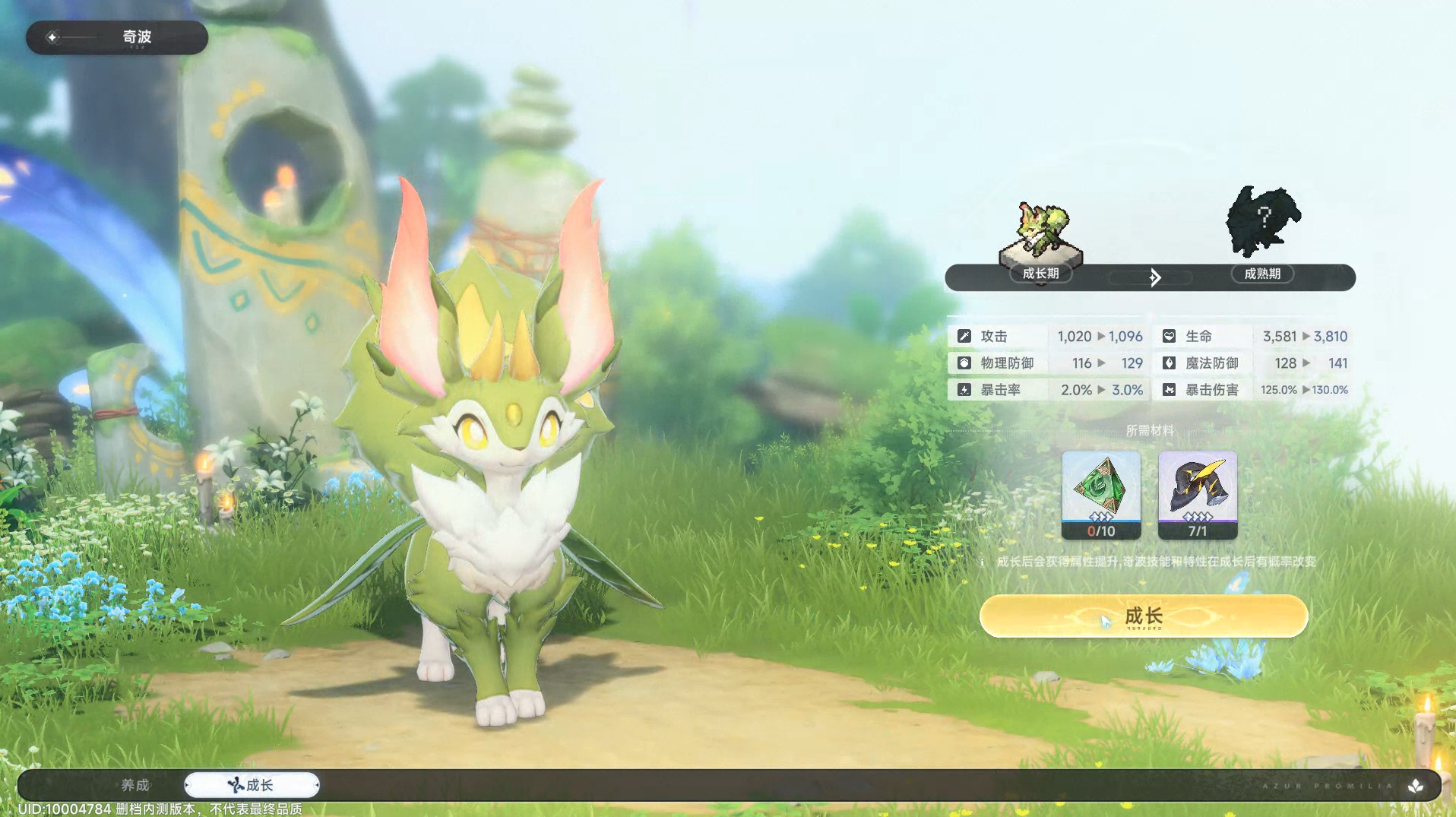
Task: View the unknown 成熟期 silhouette
Action: point(1262,222)
